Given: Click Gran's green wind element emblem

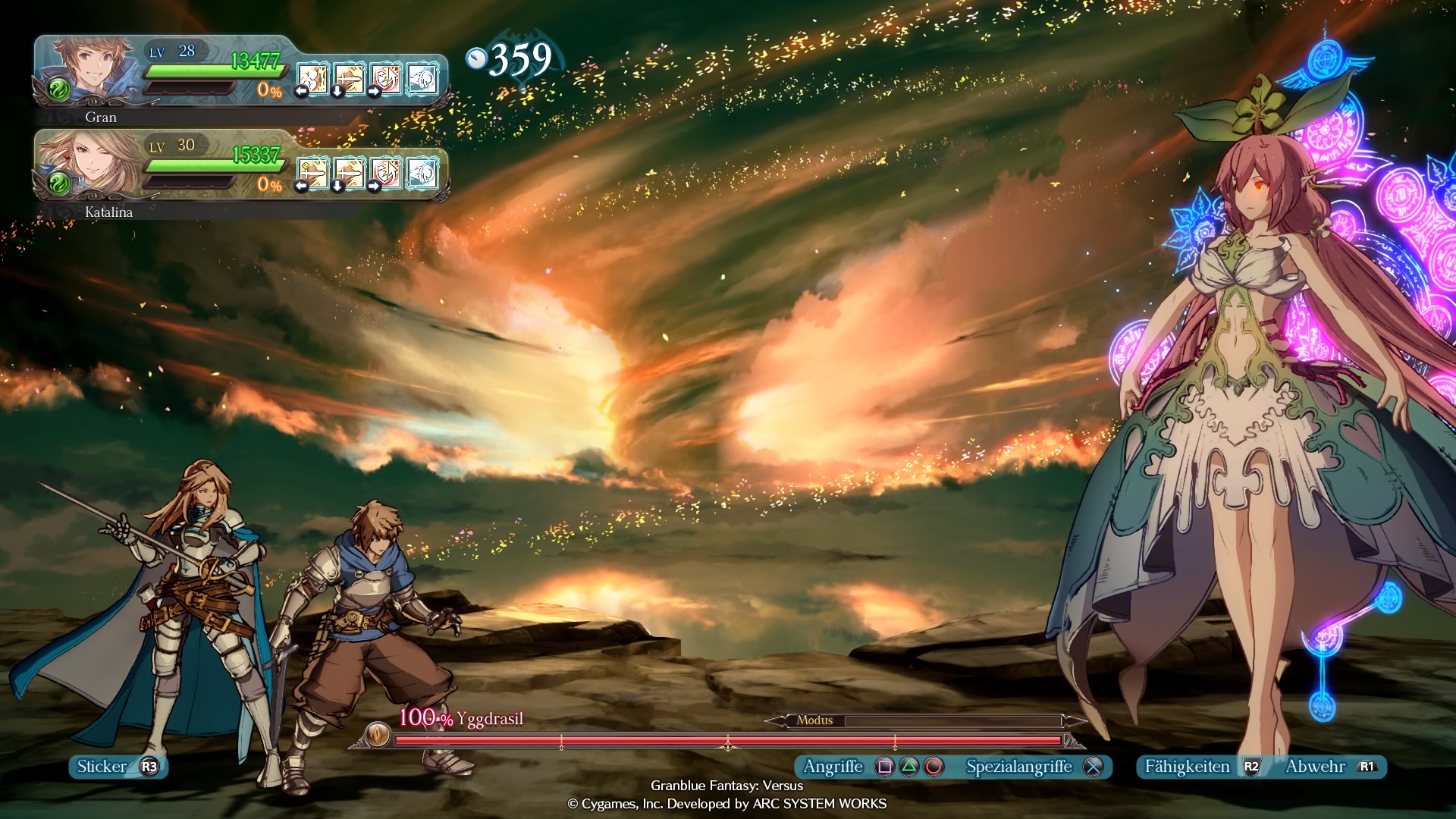Looking at the screenshot, I should 58,89.
